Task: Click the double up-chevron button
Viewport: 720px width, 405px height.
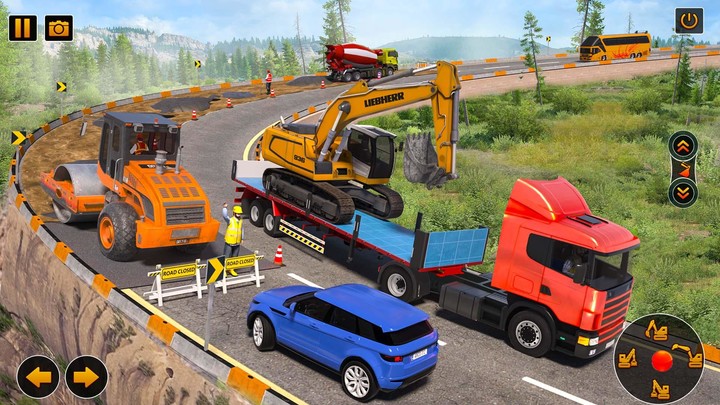Action: [x=683, y=145]
